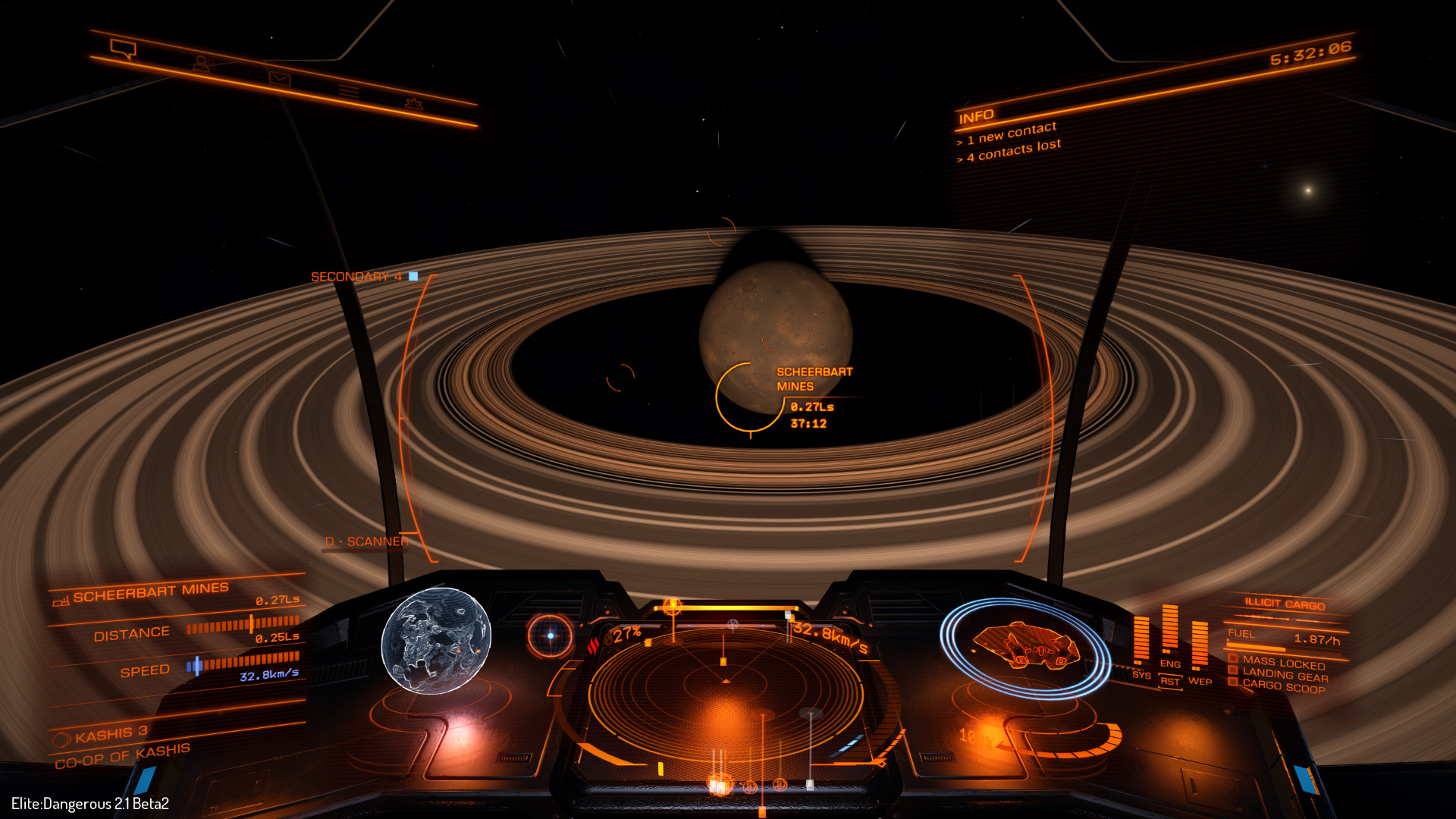Click the own-ship shield hologram

click(1025, 646)
